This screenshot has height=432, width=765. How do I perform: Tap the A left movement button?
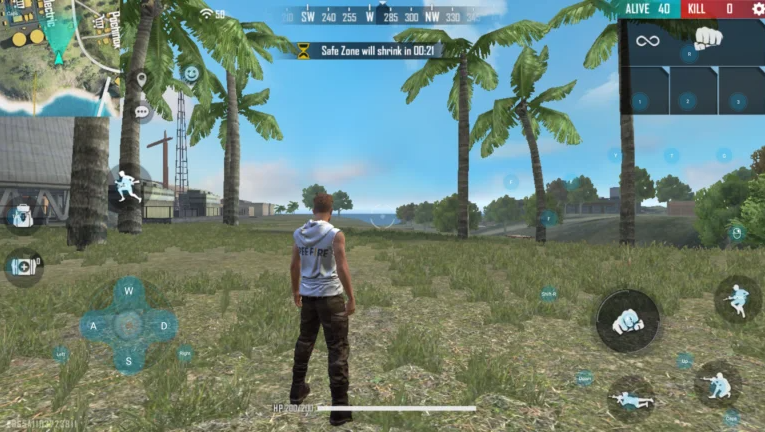pos(94,325)
